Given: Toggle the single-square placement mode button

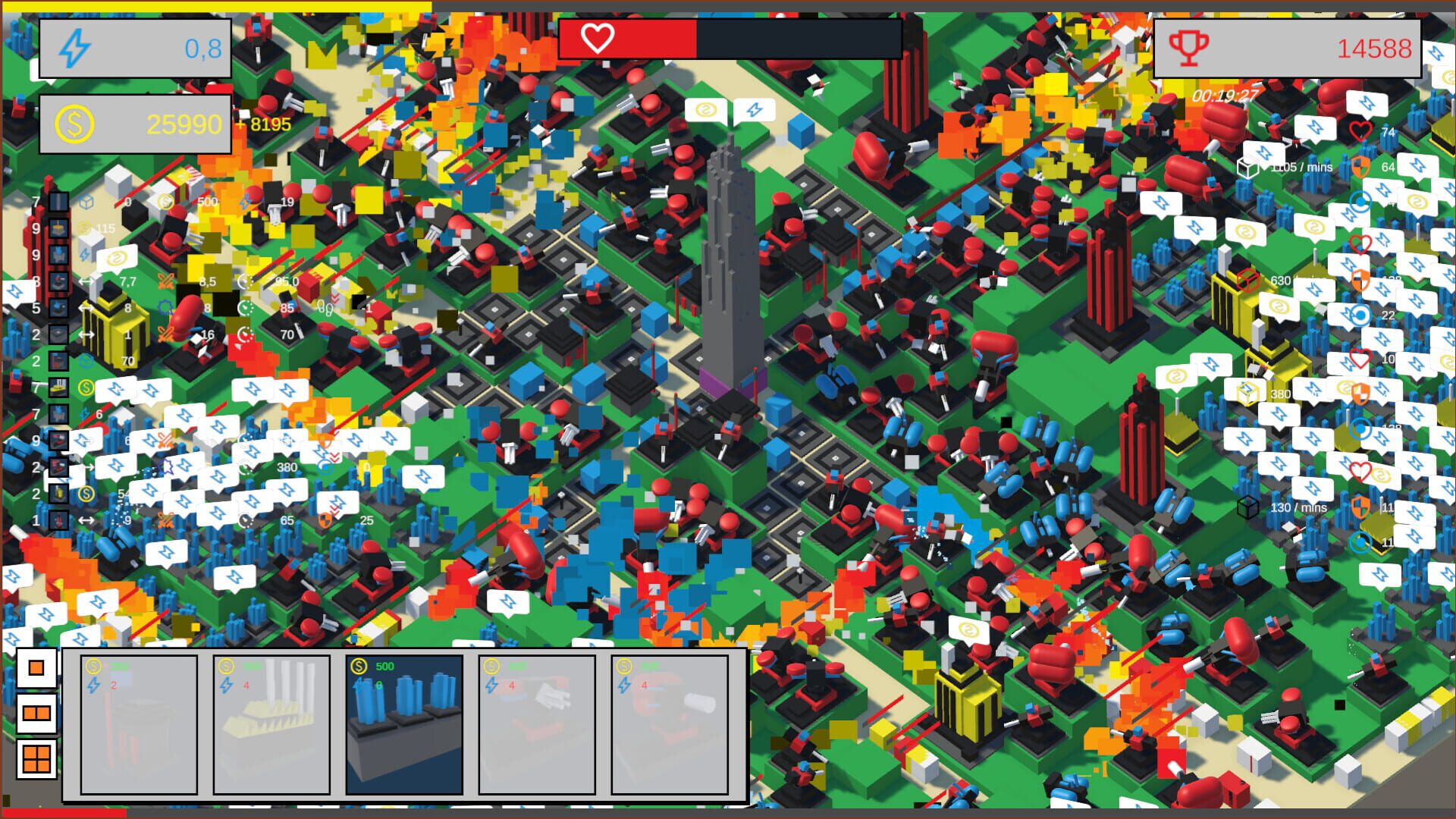Looking at the screenshot, I should point(36,667).
